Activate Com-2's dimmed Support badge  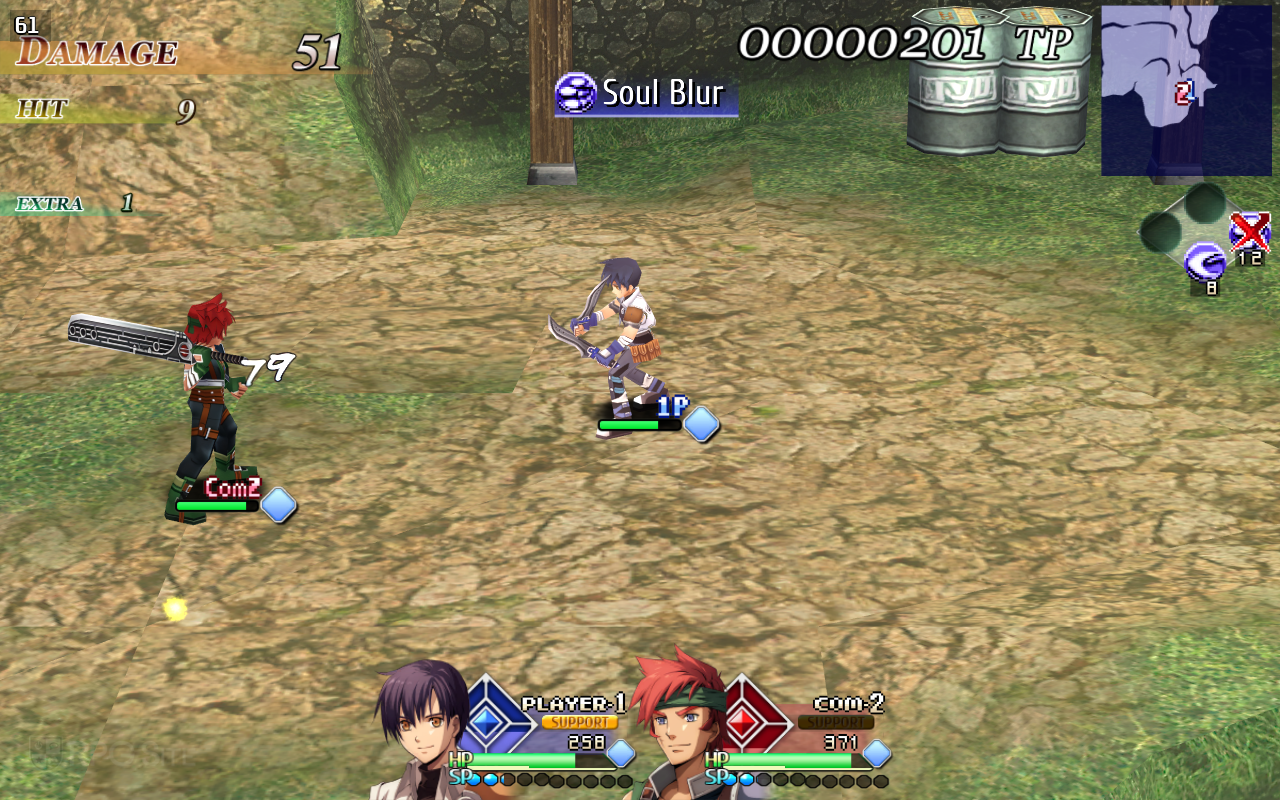tap(836, 722)
